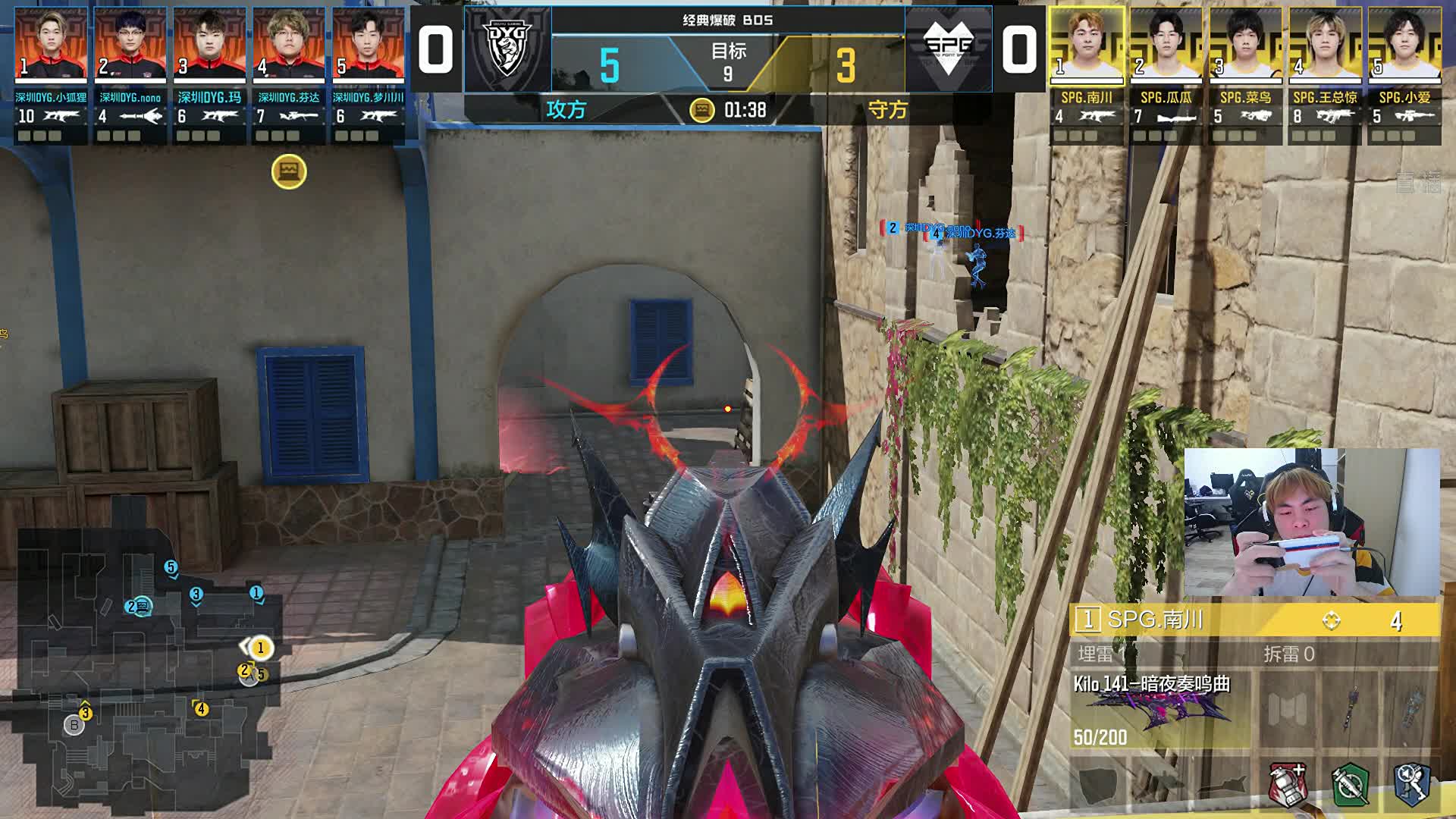Open the player webcam feed
Image resolution: width=1456 pixels, height=819 pixels.
(x=1312, y=522)
